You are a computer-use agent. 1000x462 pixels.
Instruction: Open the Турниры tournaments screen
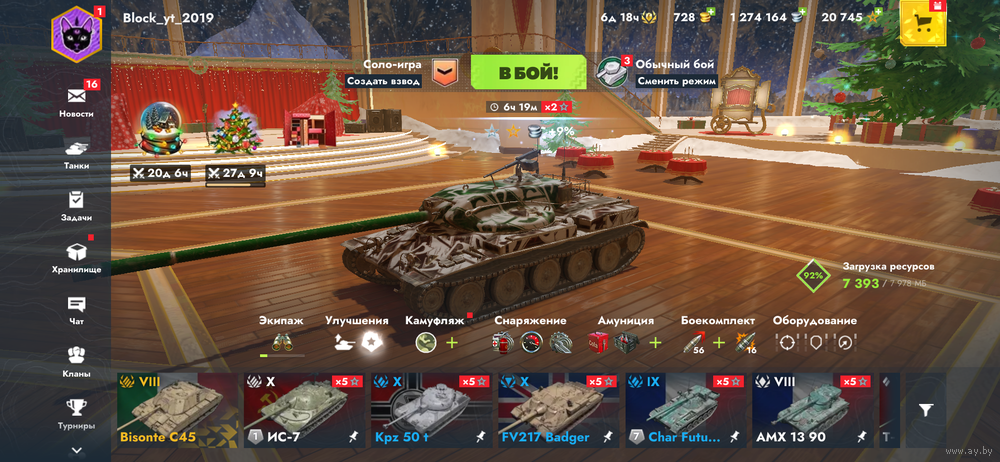point(77,412)
